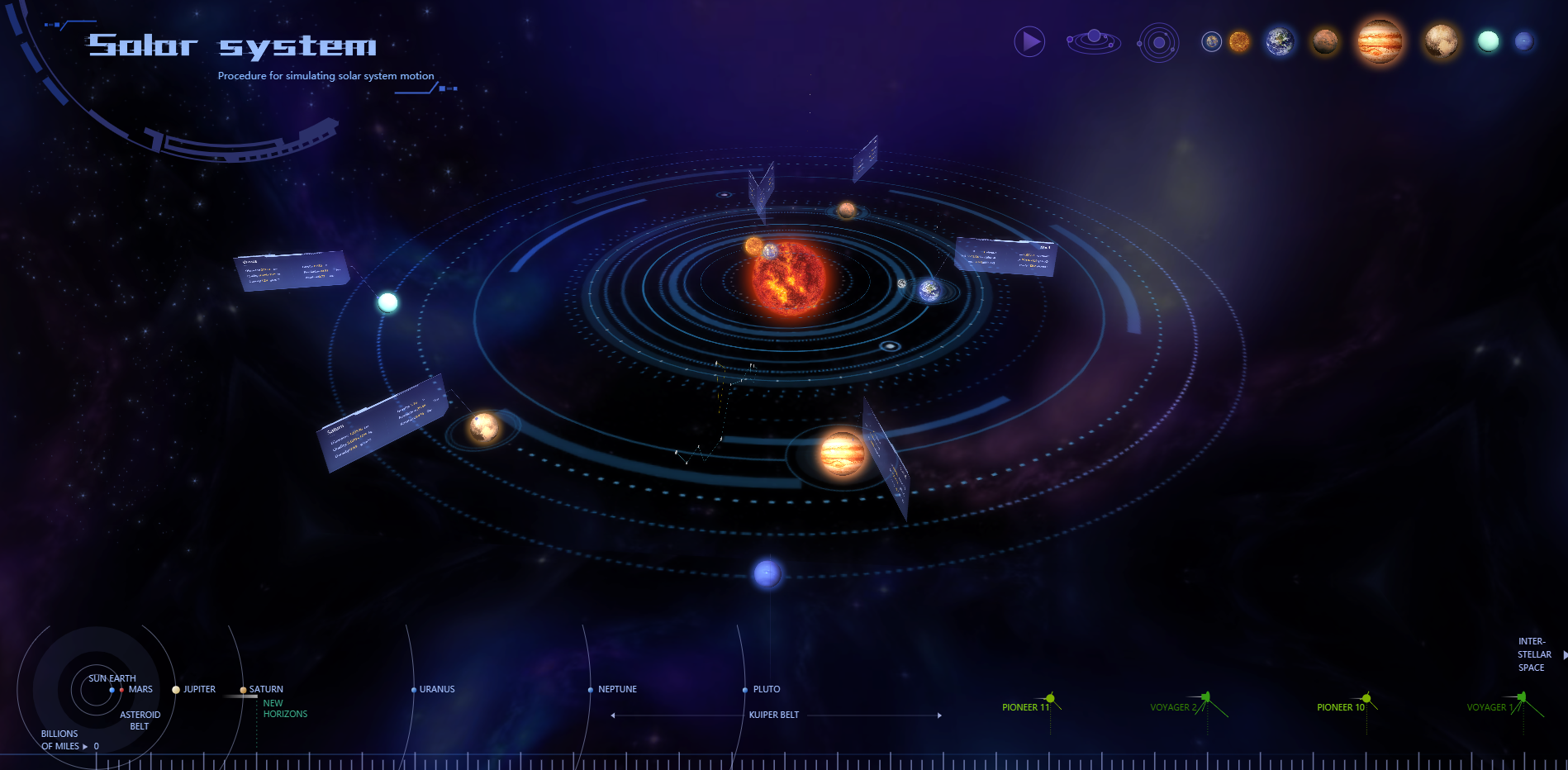Click the circular orbits view icon

(1157, 41)
